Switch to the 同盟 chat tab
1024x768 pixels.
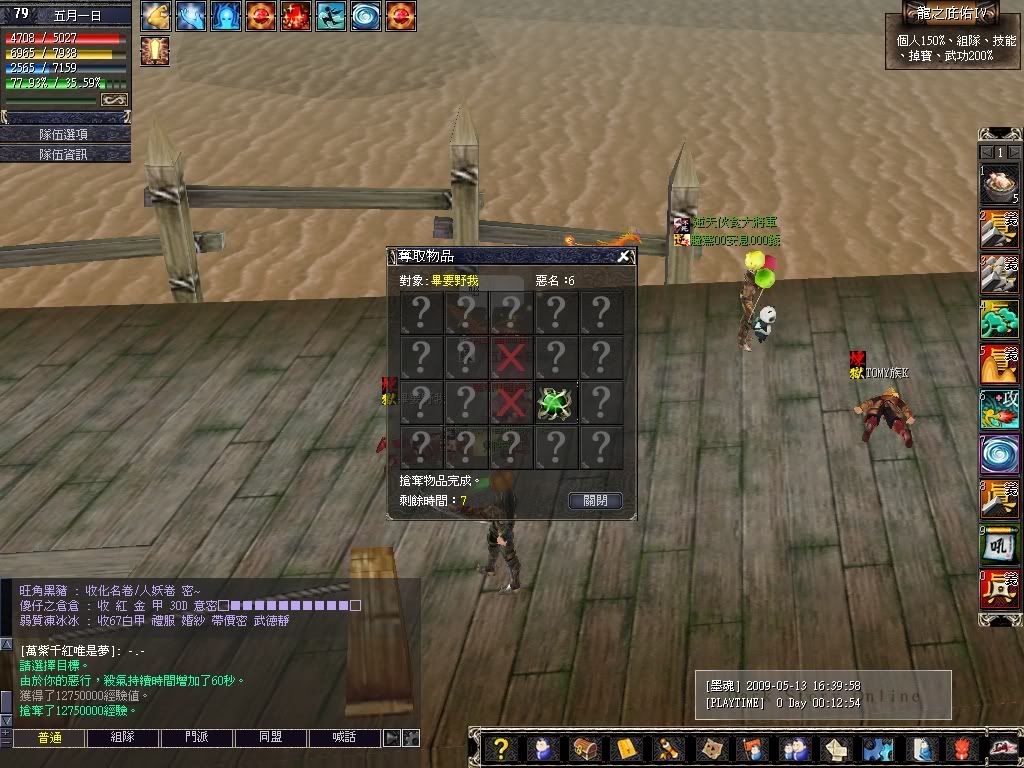(x=270, y=738)
